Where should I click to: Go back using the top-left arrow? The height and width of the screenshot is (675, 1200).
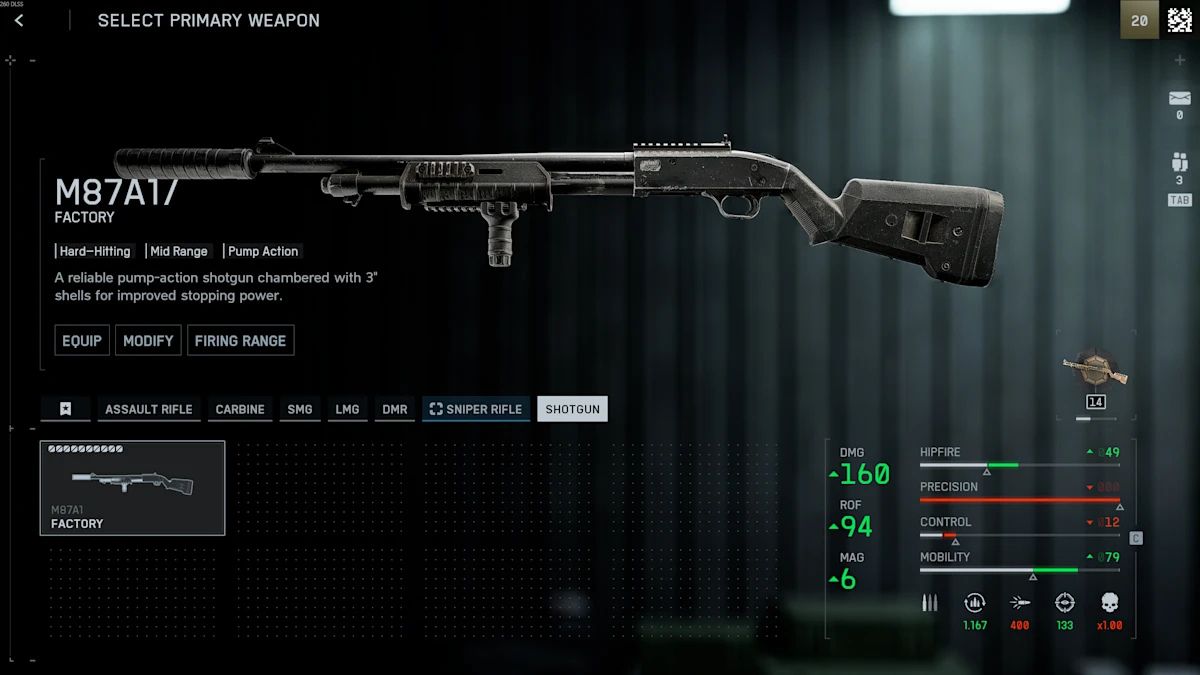(x=19, y=20)
